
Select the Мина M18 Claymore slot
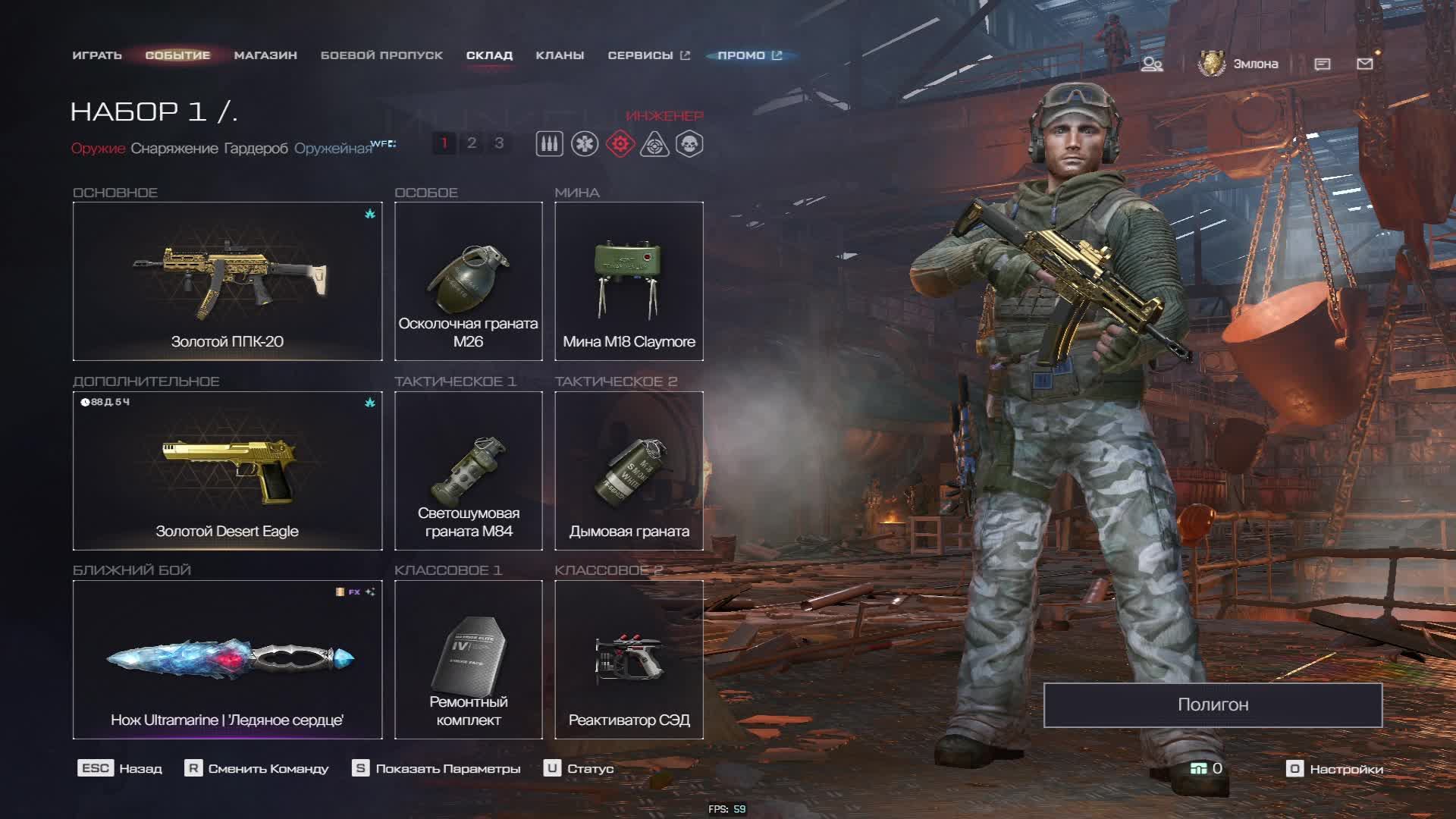(x=629, y=281)
